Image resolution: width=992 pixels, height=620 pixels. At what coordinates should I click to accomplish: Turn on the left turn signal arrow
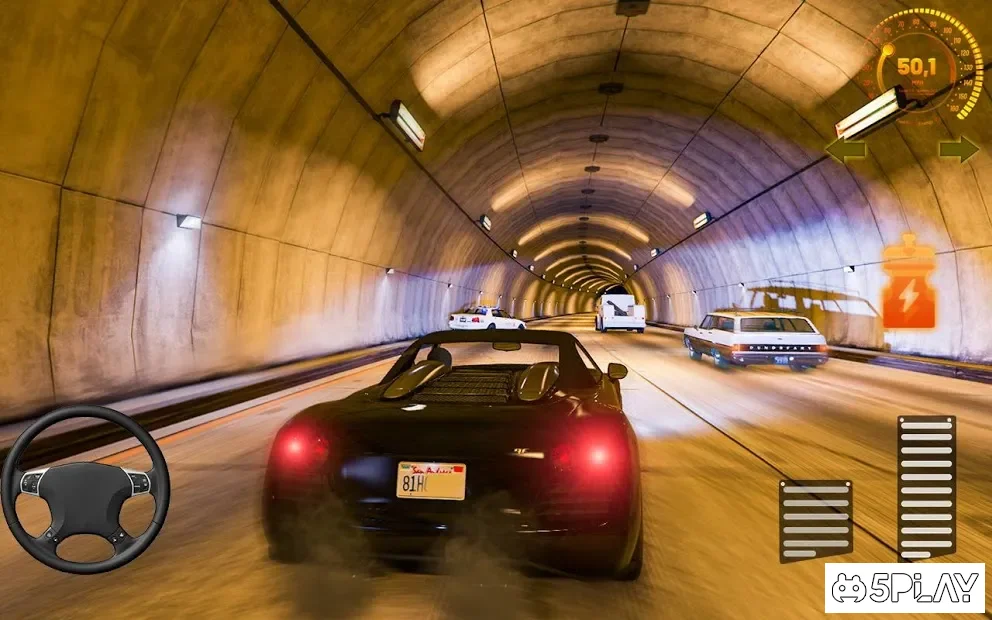tap(845, 150)
